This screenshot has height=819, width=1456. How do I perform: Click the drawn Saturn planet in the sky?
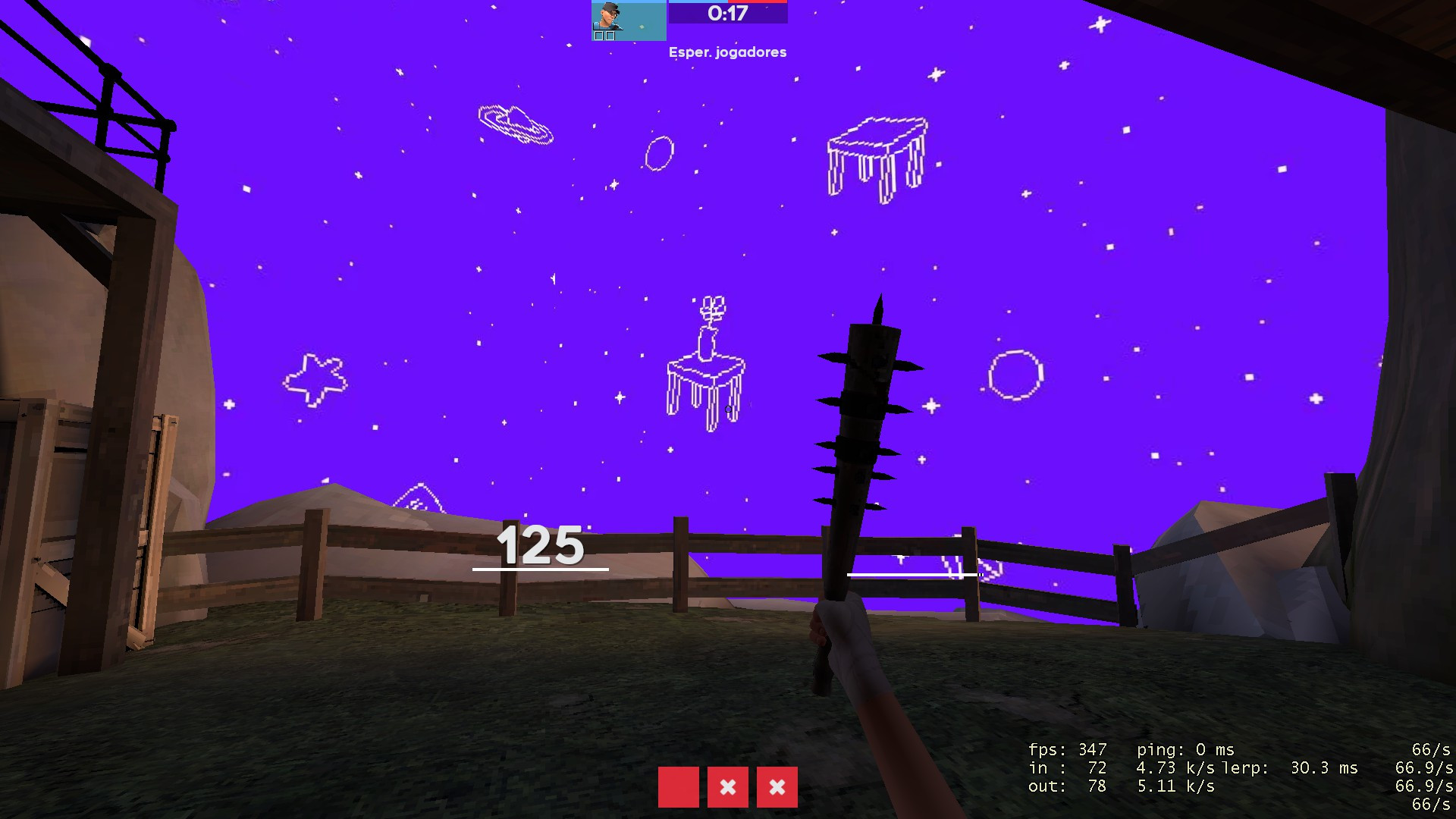point(514,125)
